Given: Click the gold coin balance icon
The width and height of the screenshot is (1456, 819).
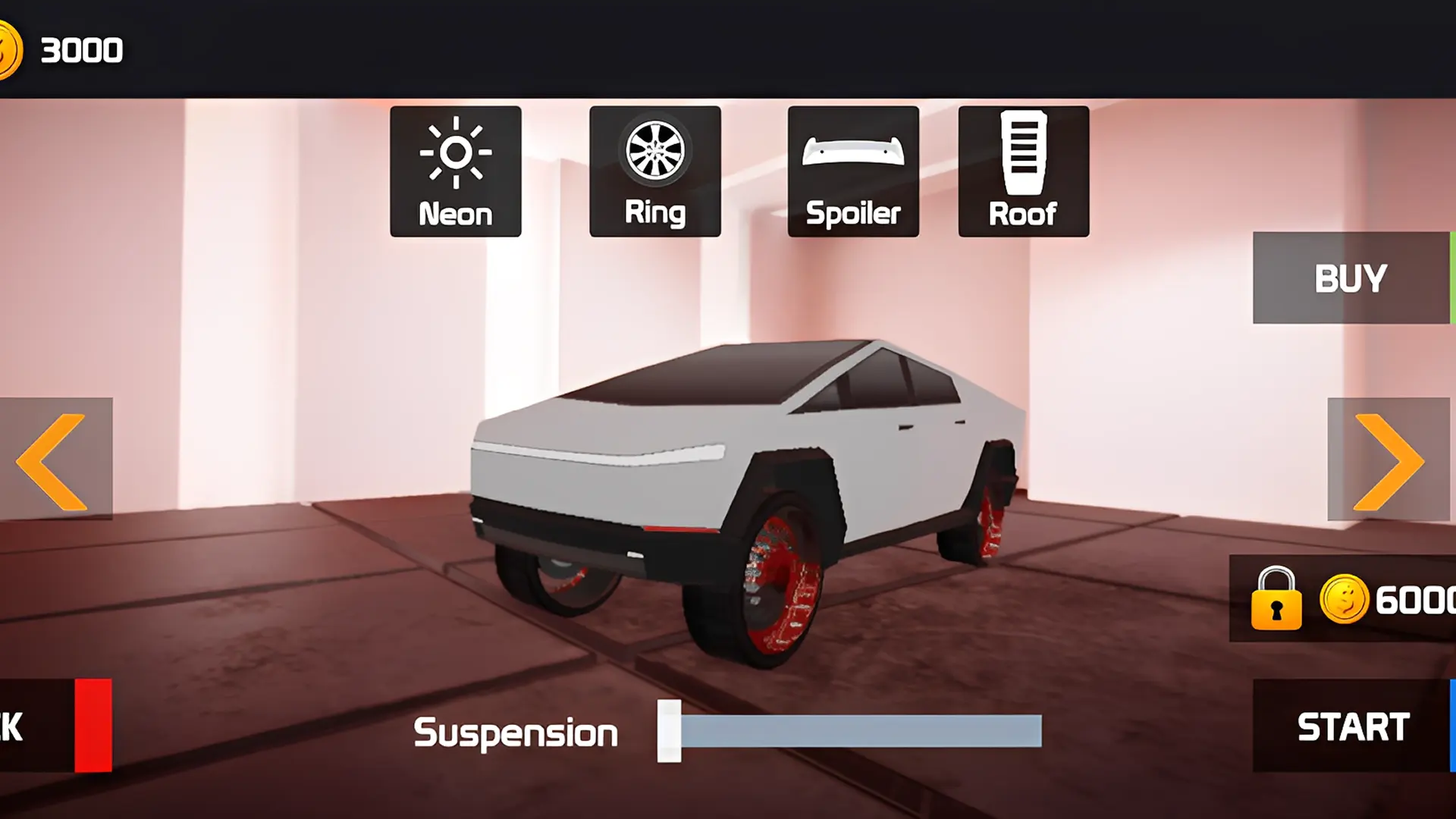Looking at the screenshot, I should click(x=9, y=50).
